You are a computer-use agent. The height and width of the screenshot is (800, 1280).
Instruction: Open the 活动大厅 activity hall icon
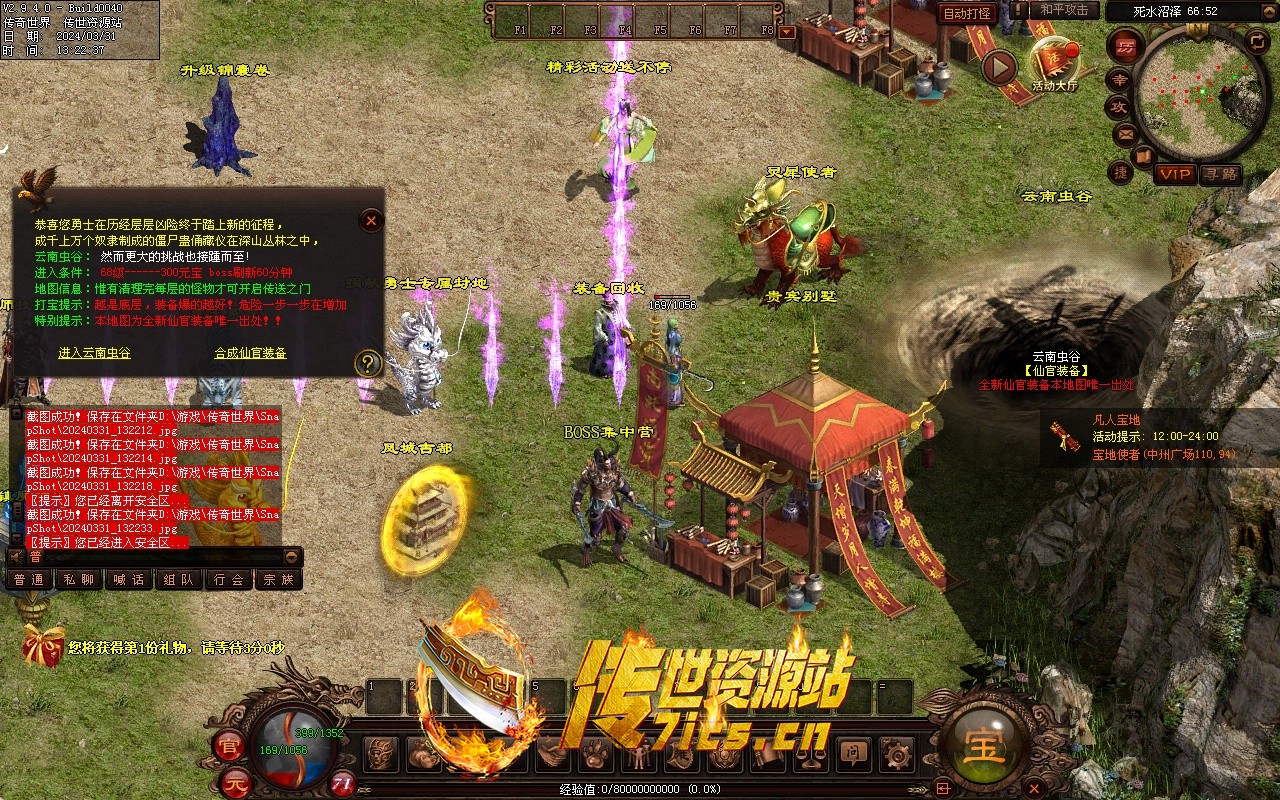click(x=1055, y=62)
